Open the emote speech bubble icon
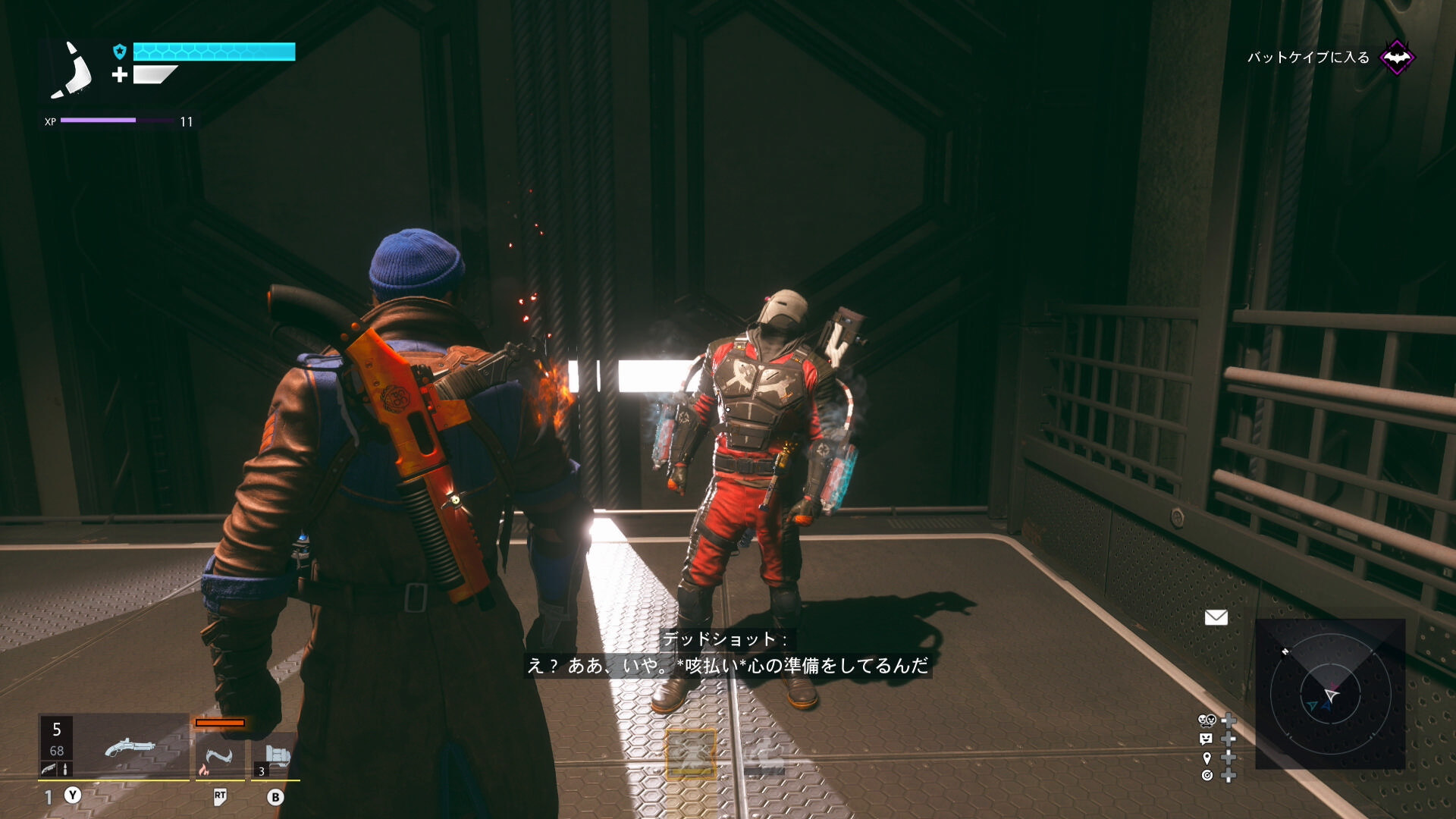This screenshot has width=1456, height=819. point(1207,739)
